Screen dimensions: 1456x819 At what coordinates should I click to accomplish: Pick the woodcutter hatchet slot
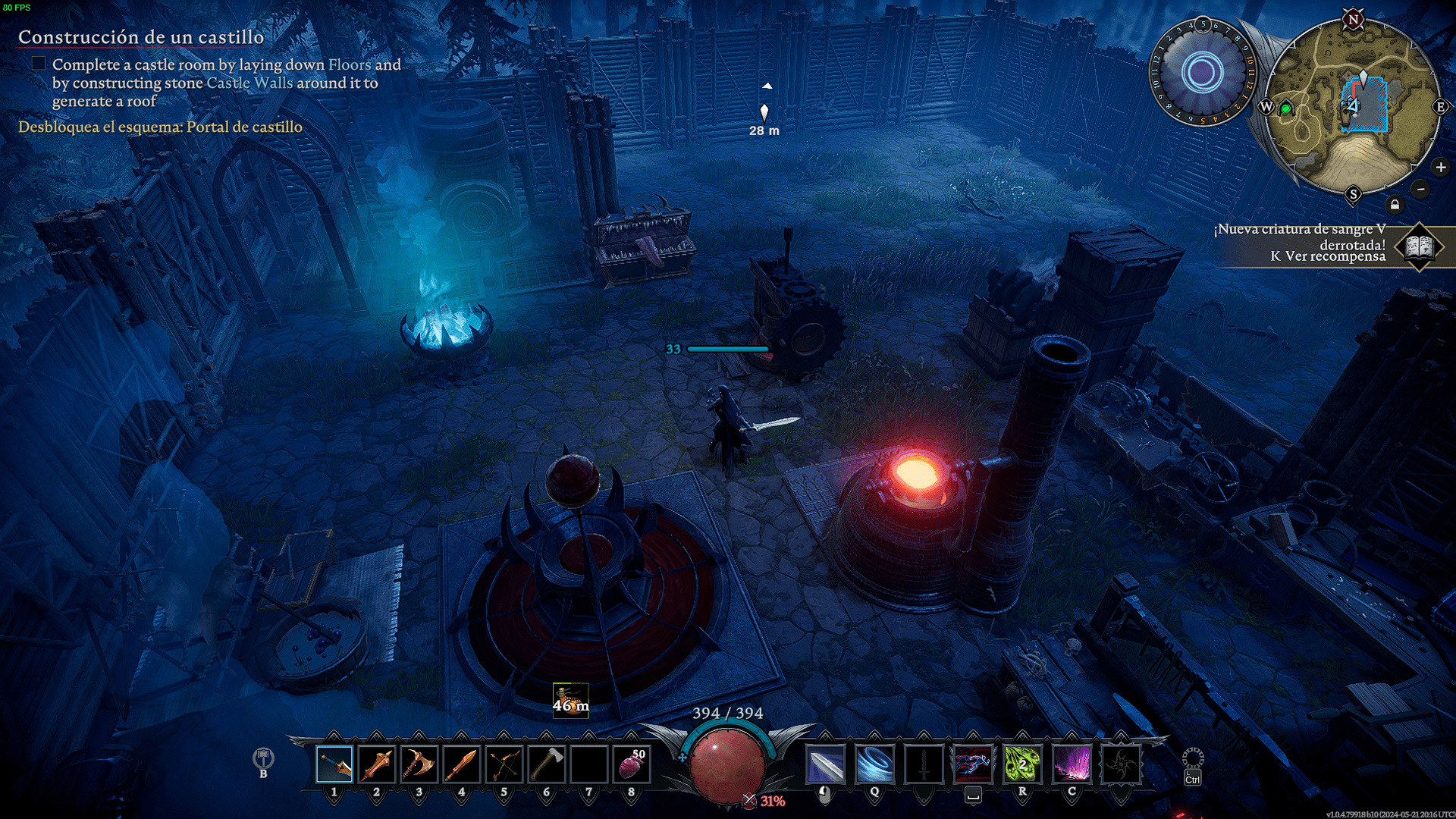547,764
